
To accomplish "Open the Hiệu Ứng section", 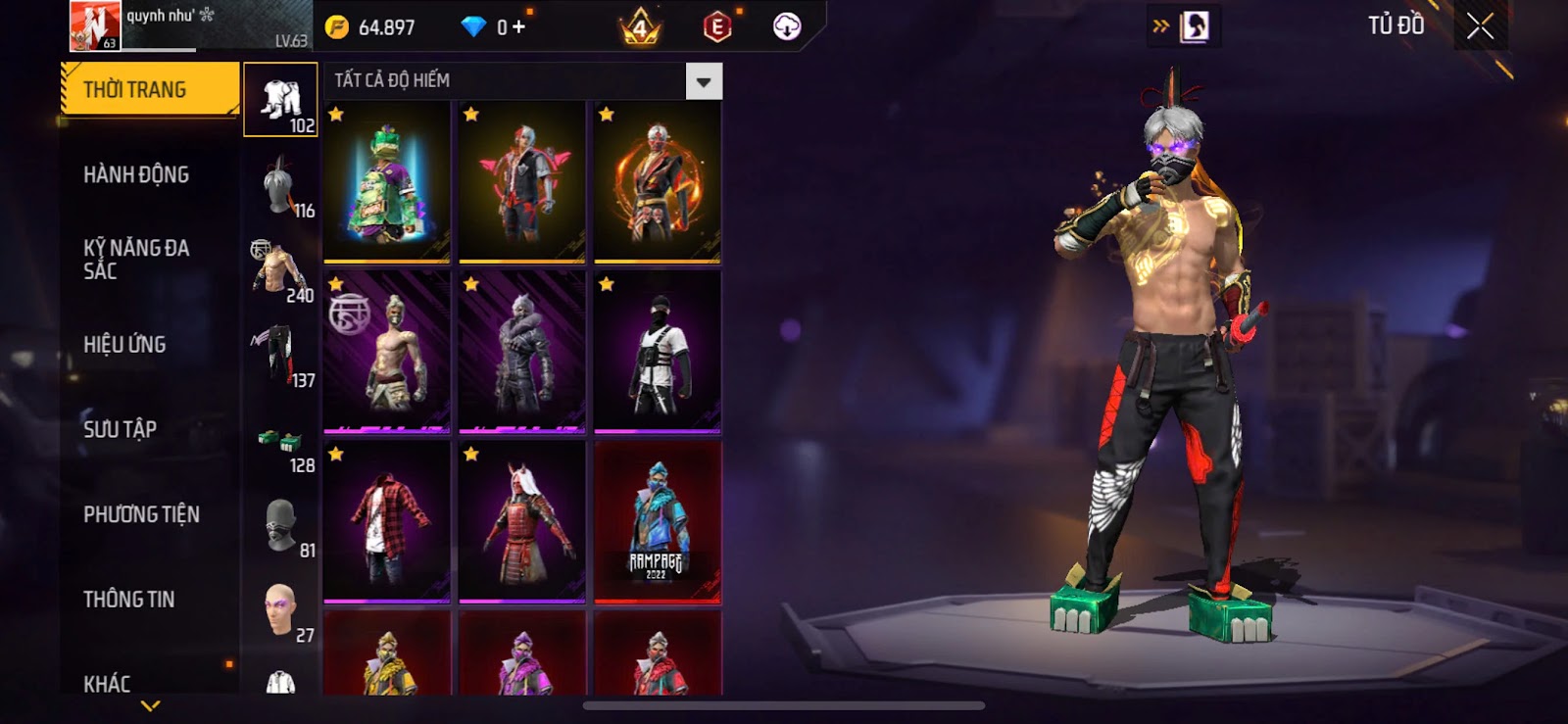I will tap(124, 345).
